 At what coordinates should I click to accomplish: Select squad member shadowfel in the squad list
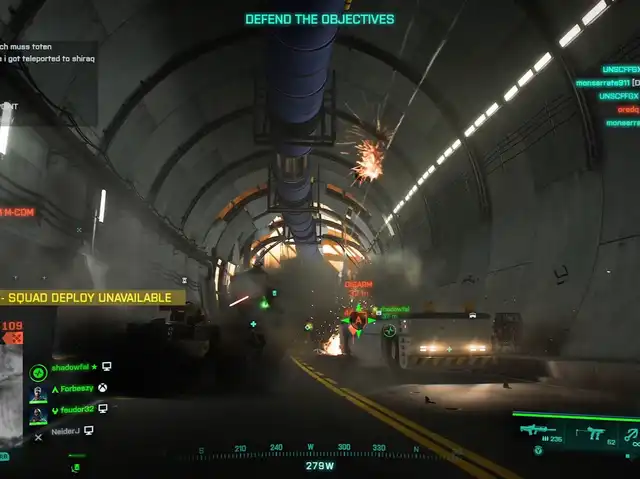(72, 368)
